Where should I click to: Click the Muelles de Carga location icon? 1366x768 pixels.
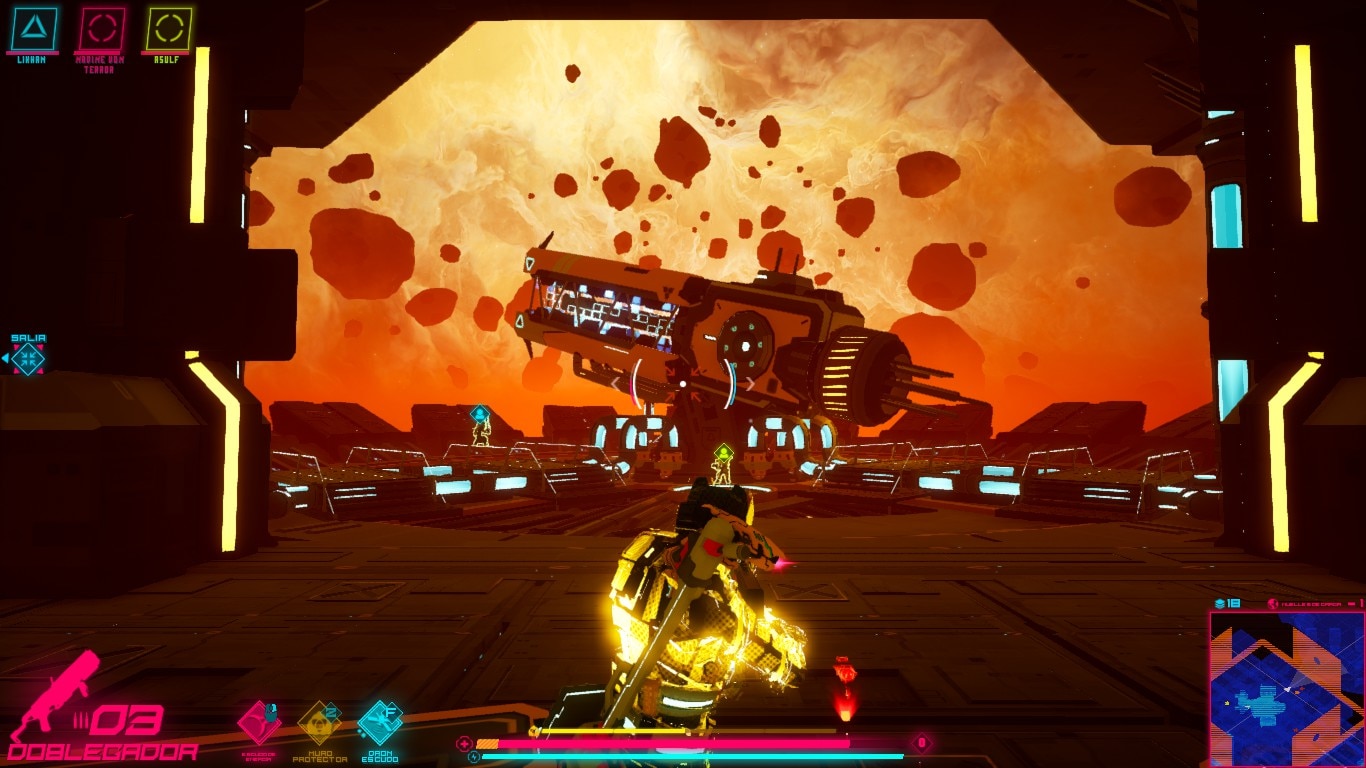tap(1273, 603)
